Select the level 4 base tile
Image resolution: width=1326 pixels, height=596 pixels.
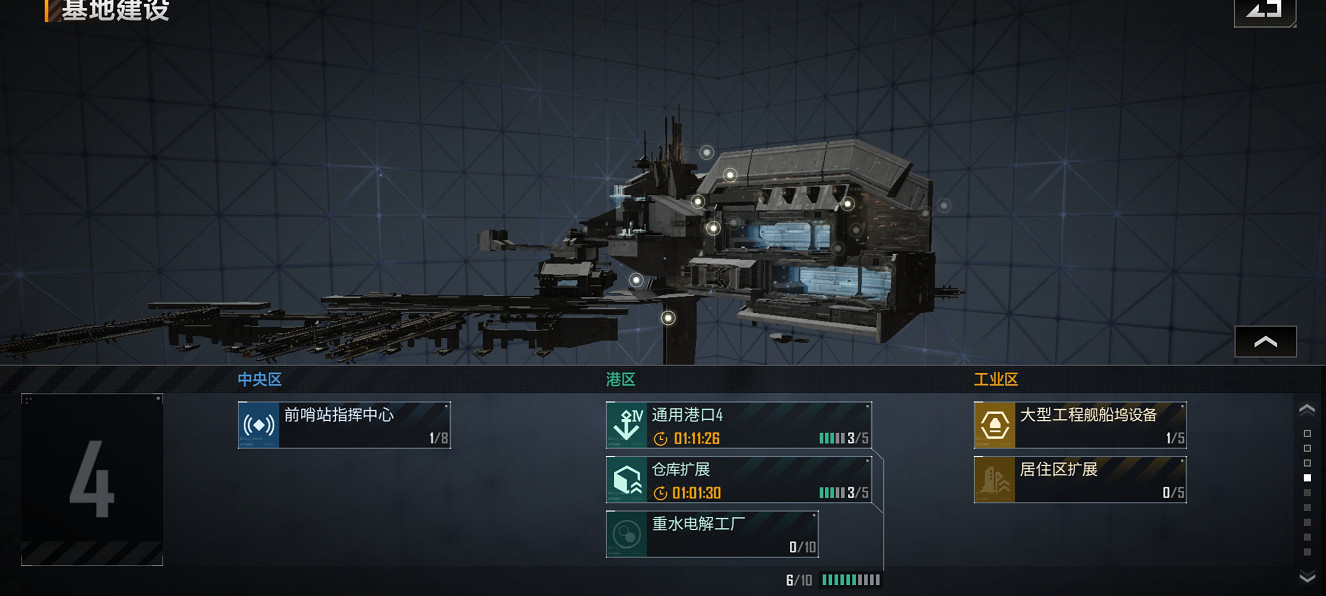(x=92, y=480)
